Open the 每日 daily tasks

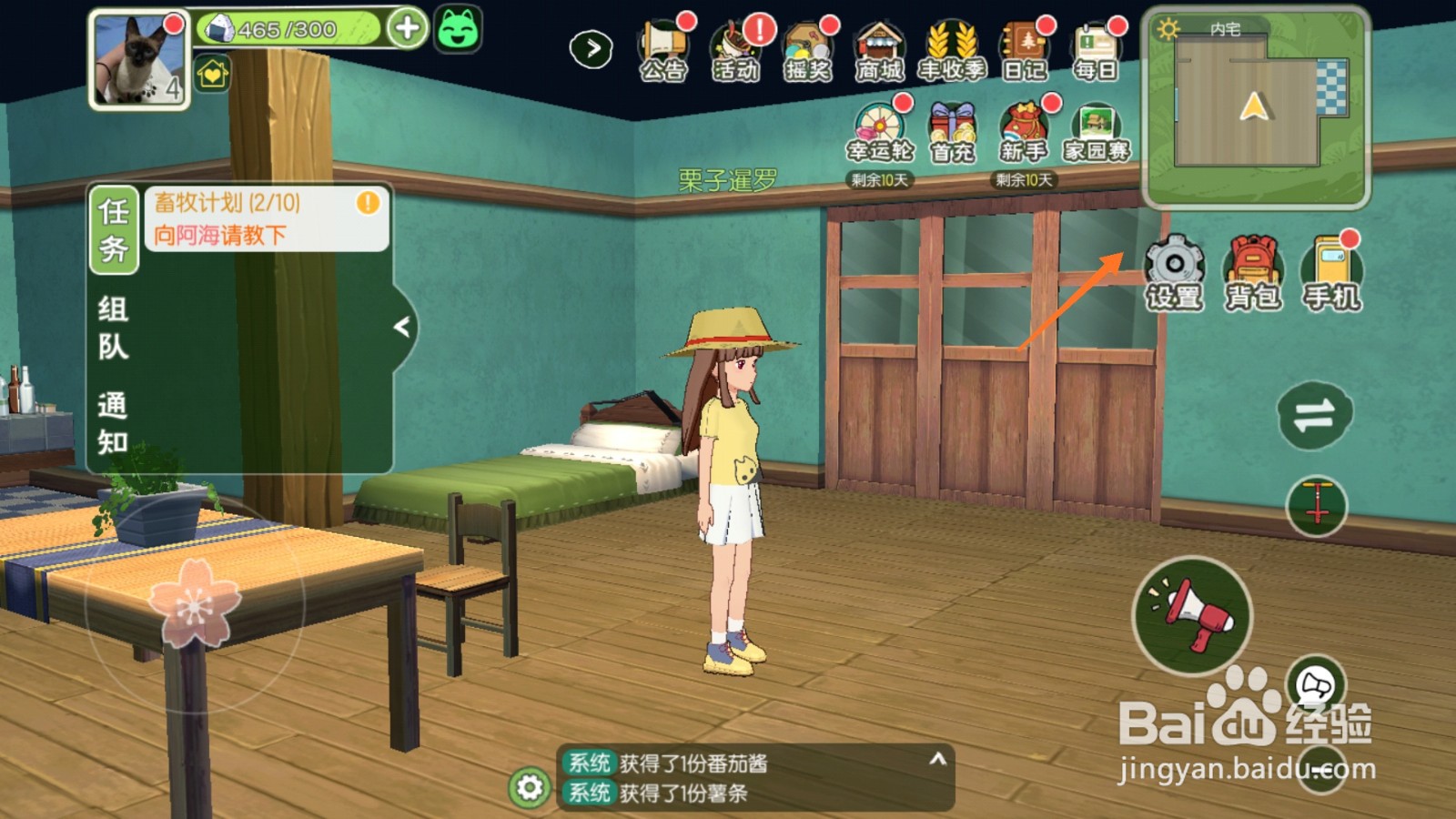tap(1096, 50)
